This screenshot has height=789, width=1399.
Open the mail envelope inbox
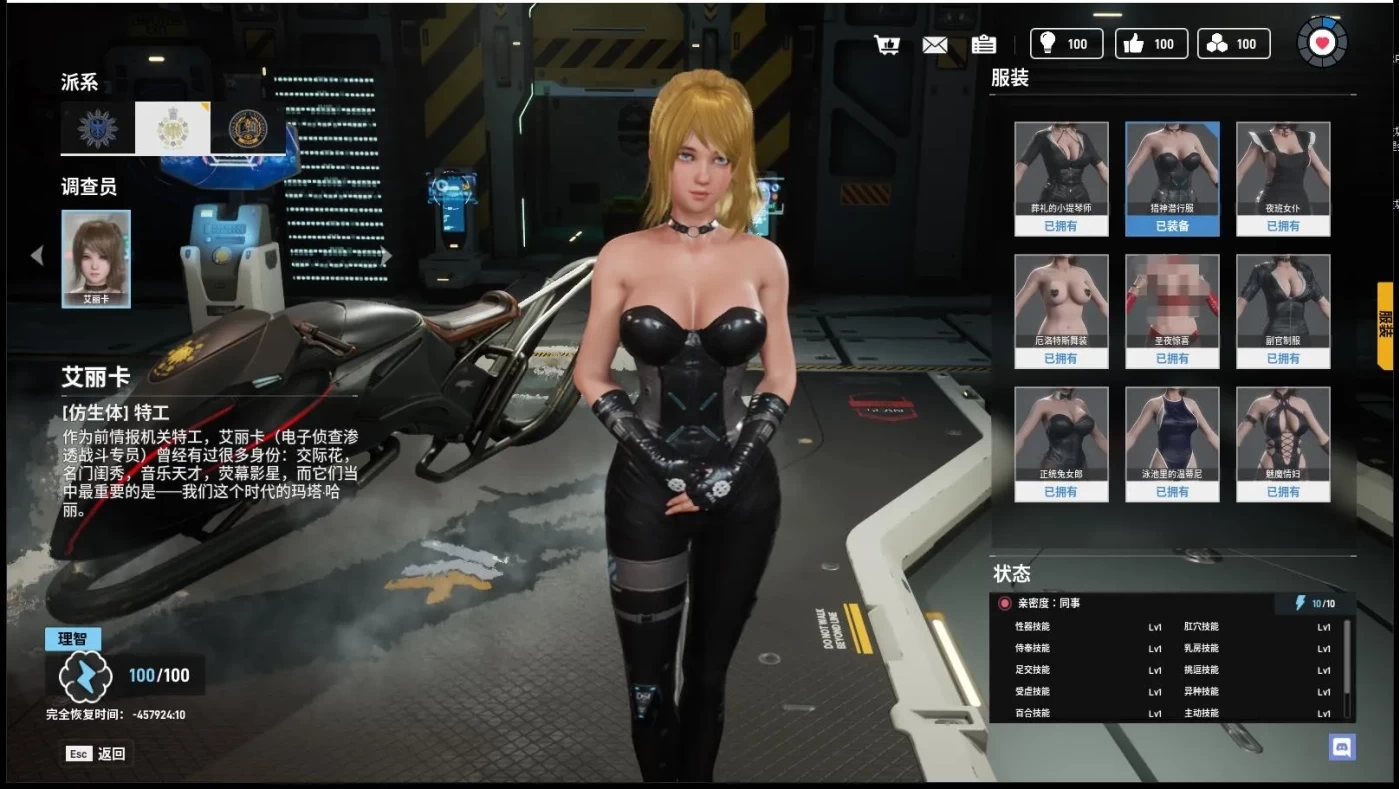934,44
